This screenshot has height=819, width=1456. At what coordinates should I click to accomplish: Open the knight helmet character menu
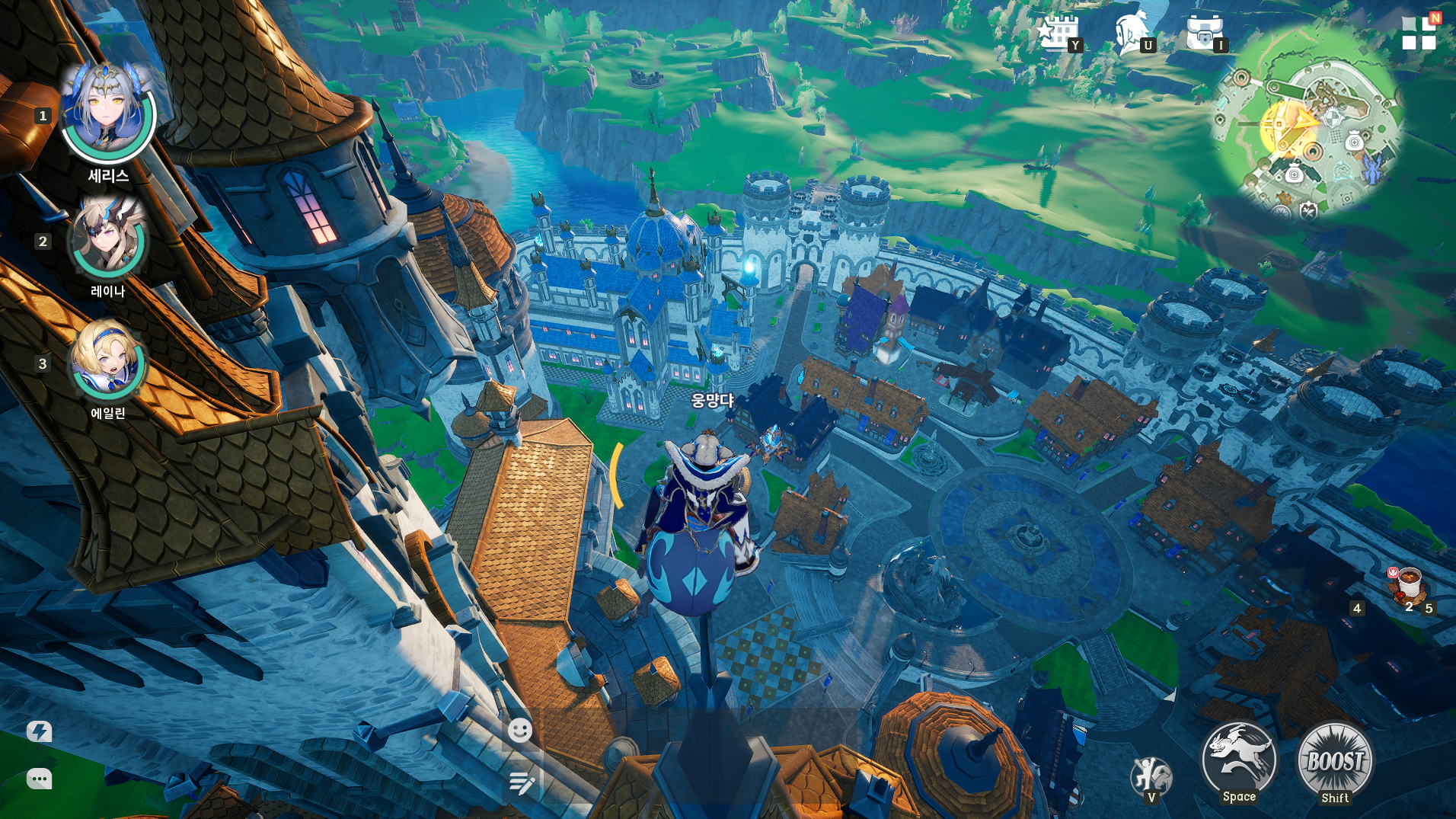1131,33
